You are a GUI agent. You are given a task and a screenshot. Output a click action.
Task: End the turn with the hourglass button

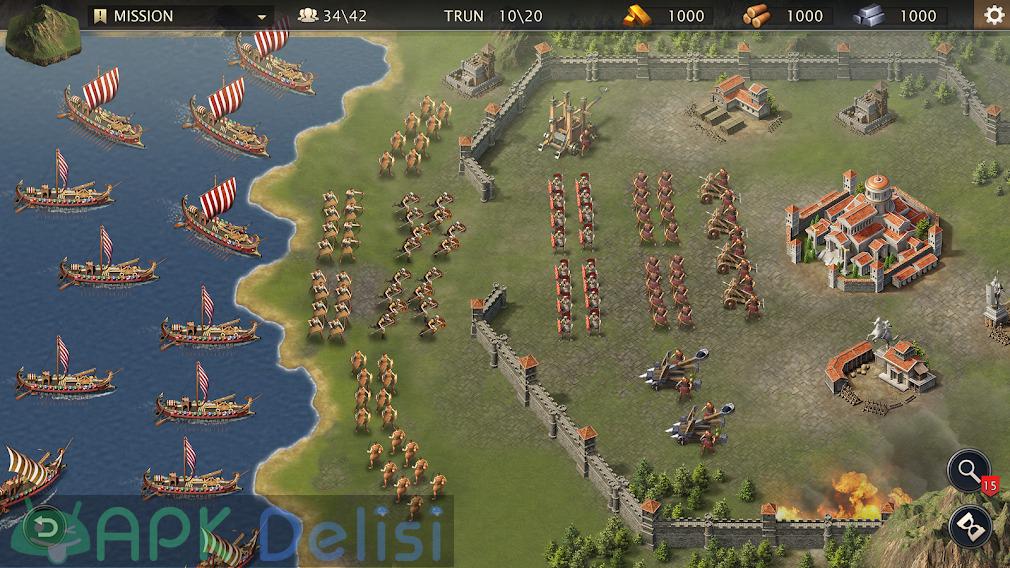click(x=969, y=524)
